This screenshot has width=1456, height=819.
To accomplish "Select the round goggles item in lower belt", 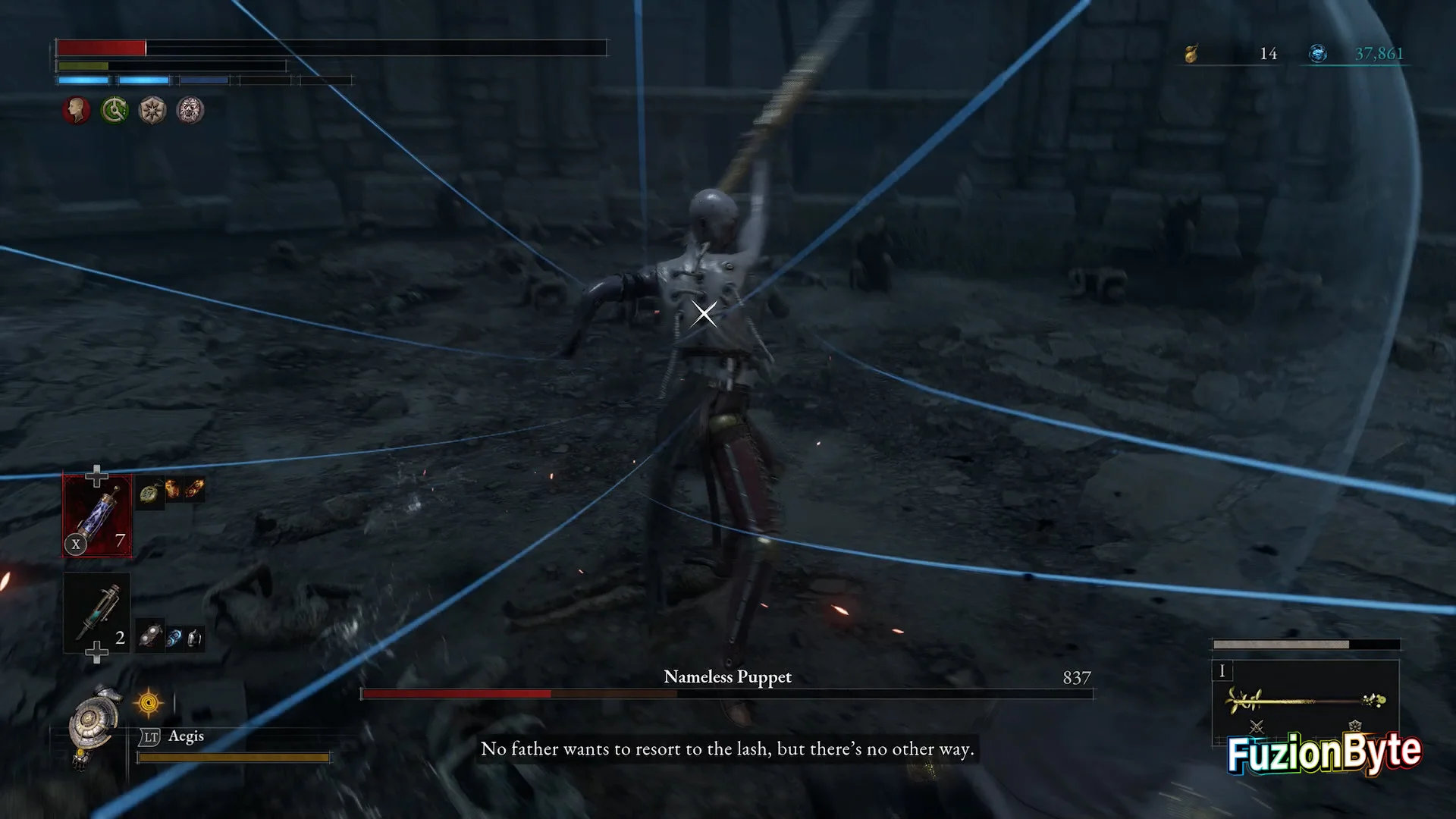I will [x=150, y=636].
